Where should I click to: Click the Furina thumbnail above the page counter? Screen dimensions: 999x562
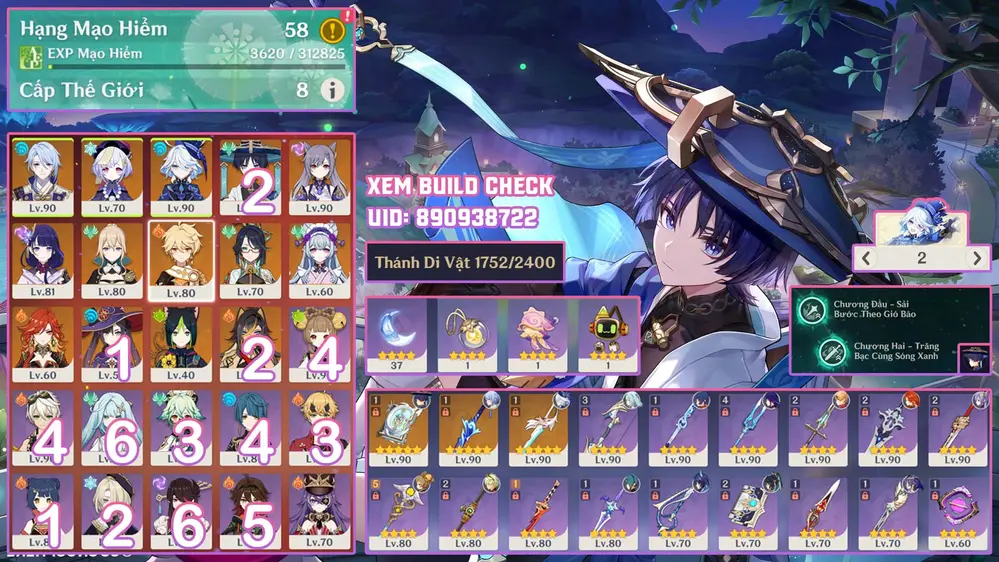click(x=921, y=227)
